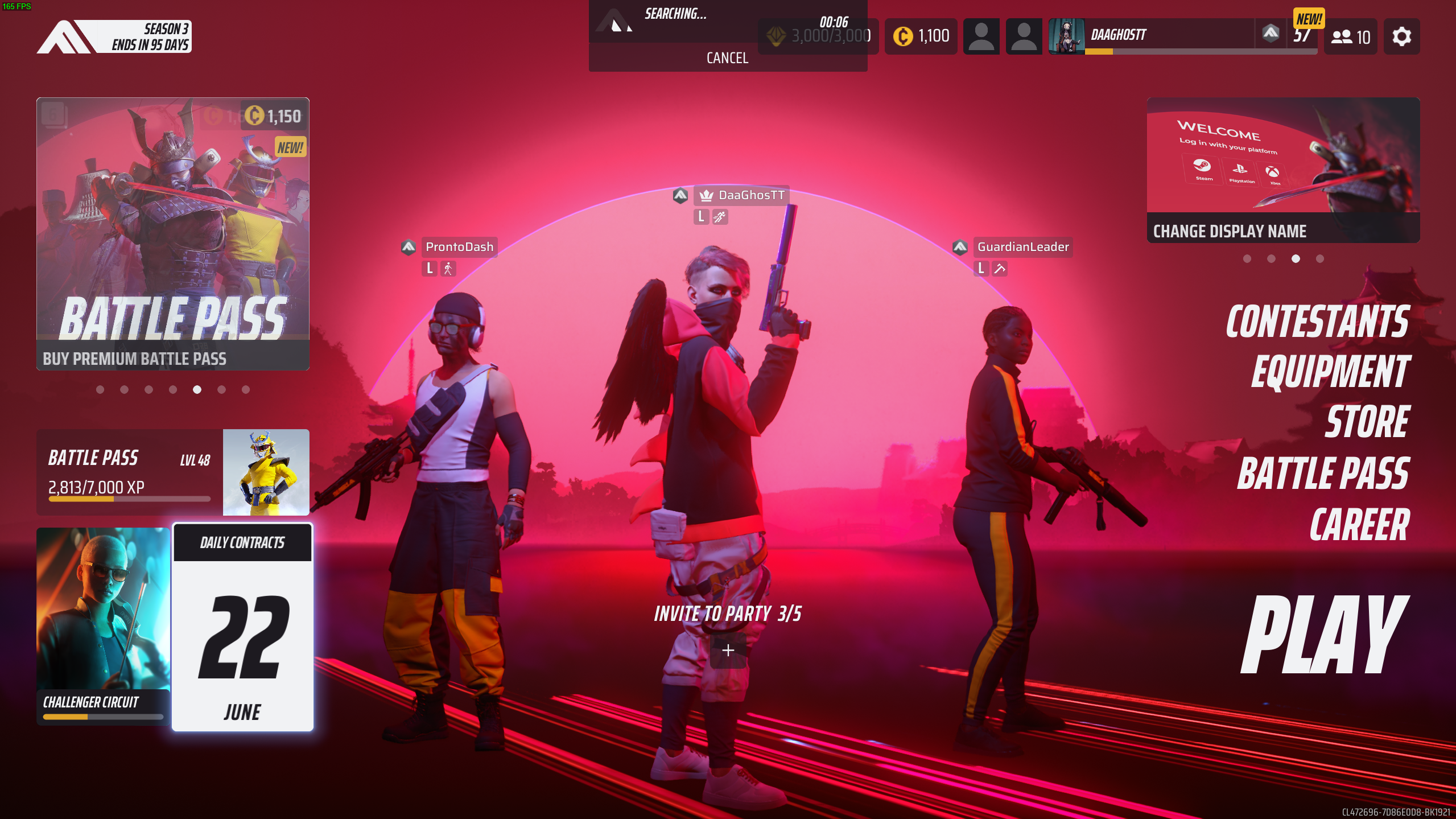Open the Career menu
Image resolution: width=1456 pixels, height=819 pixels.
tap(1359, 525)
